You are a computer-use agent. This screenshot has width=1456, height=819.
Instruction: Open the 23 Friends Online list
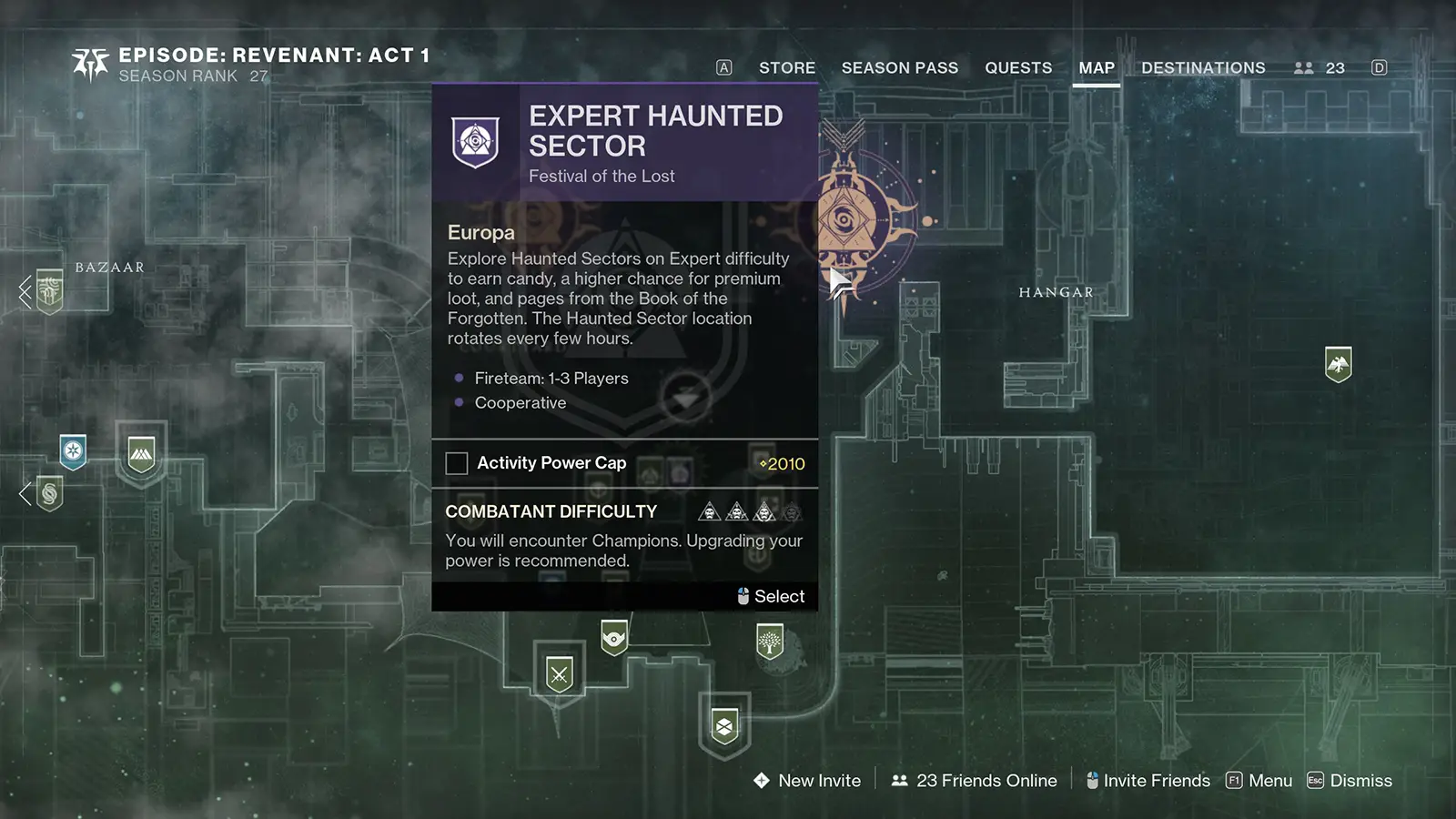[x=986, y=781]
